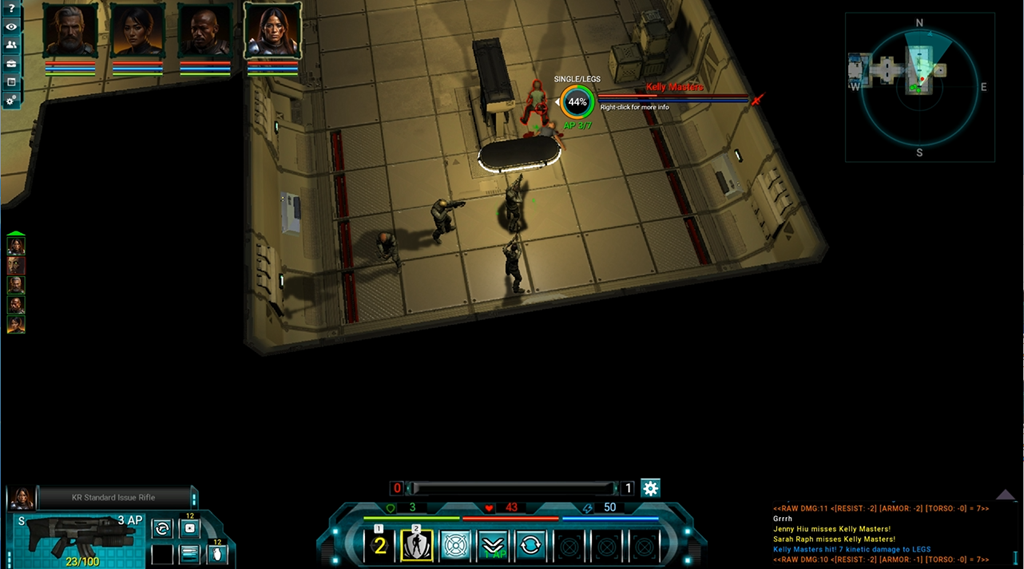This screenshot has width=1024, height=569.
Task: Select the bald squad member portrait
Action: click(x=205, y=31)
